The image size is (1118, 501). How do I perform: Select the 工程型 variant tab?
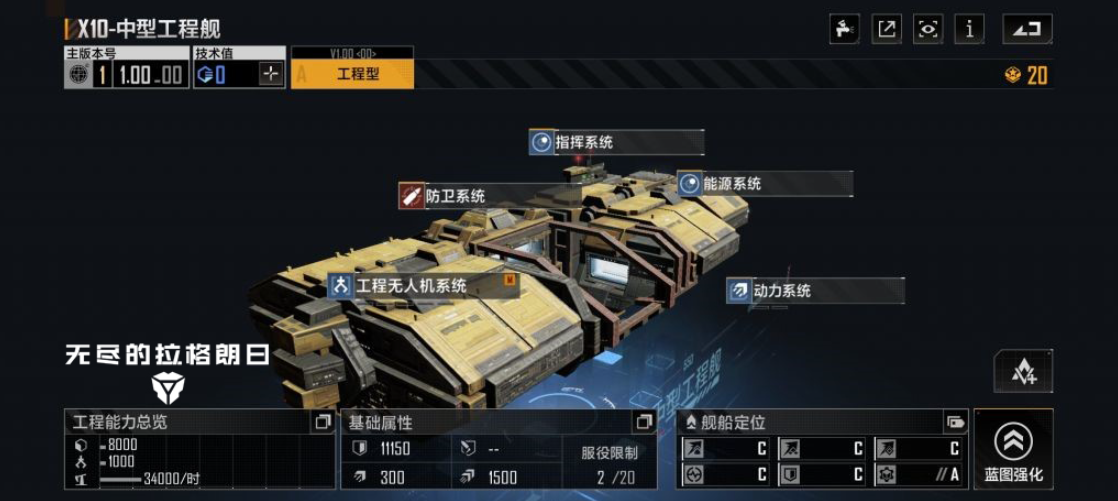[x=352, y=74]
